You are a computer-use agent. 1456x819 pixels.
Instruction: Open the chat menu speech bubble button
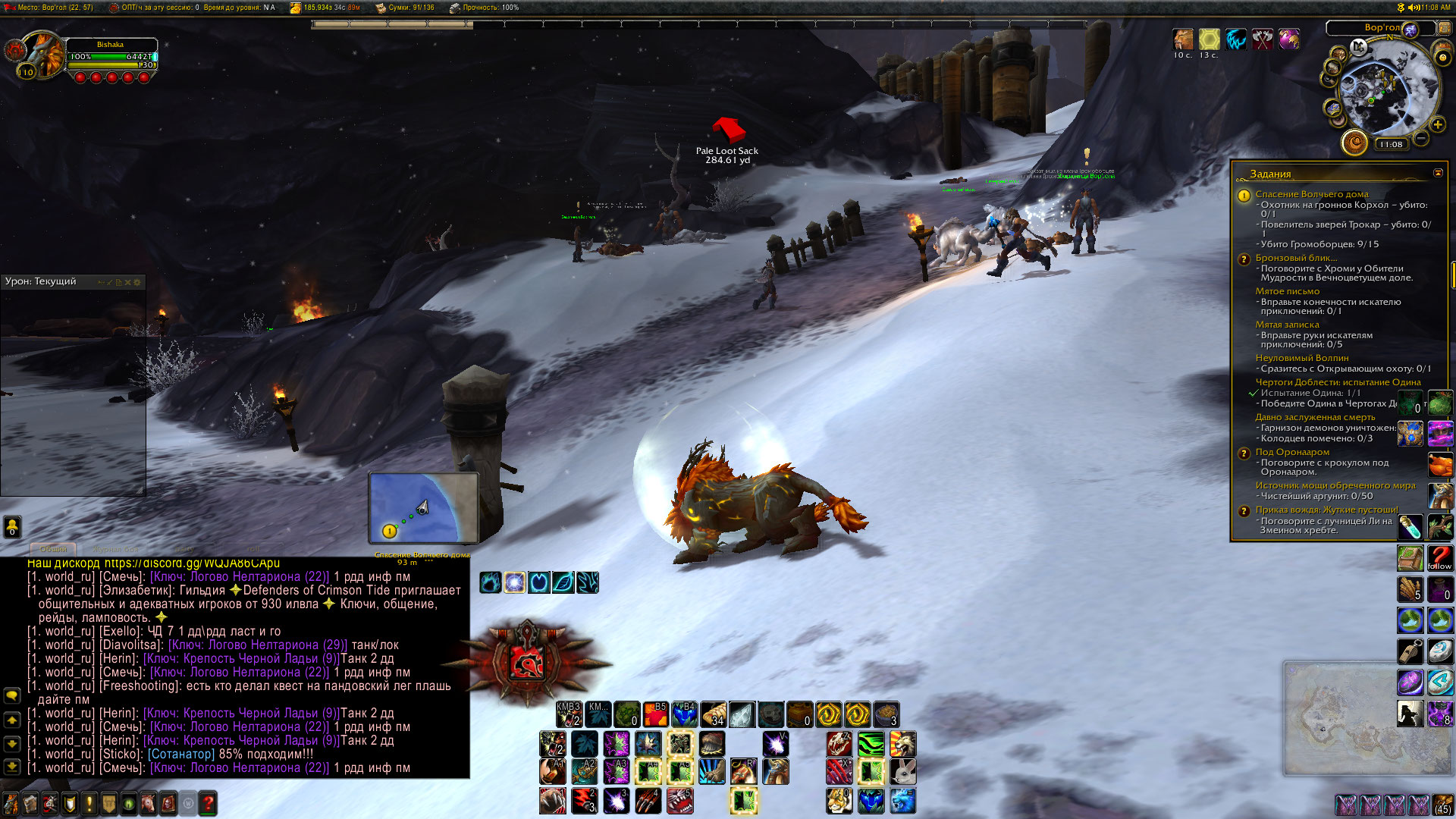12,695
